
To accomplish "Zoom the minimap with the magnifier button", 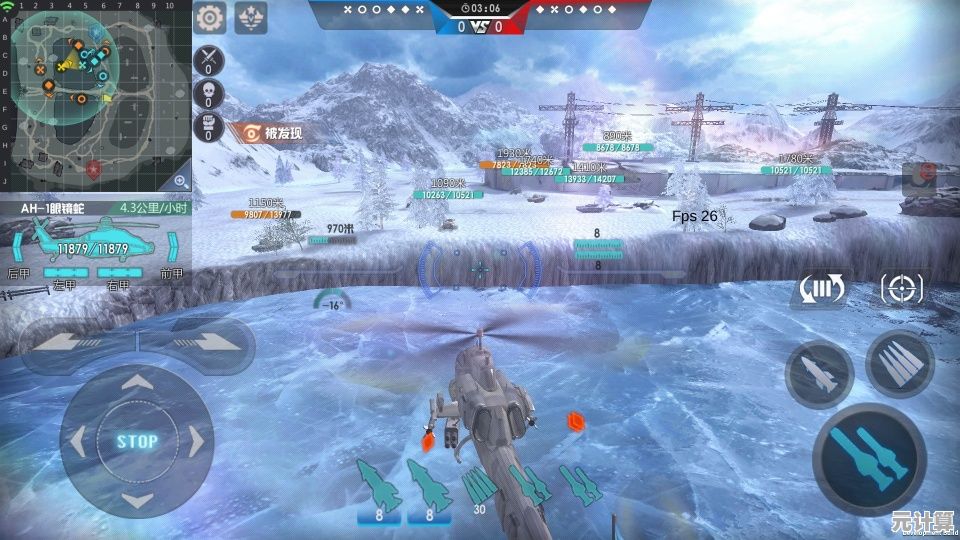I will click(x=180, y=181).
